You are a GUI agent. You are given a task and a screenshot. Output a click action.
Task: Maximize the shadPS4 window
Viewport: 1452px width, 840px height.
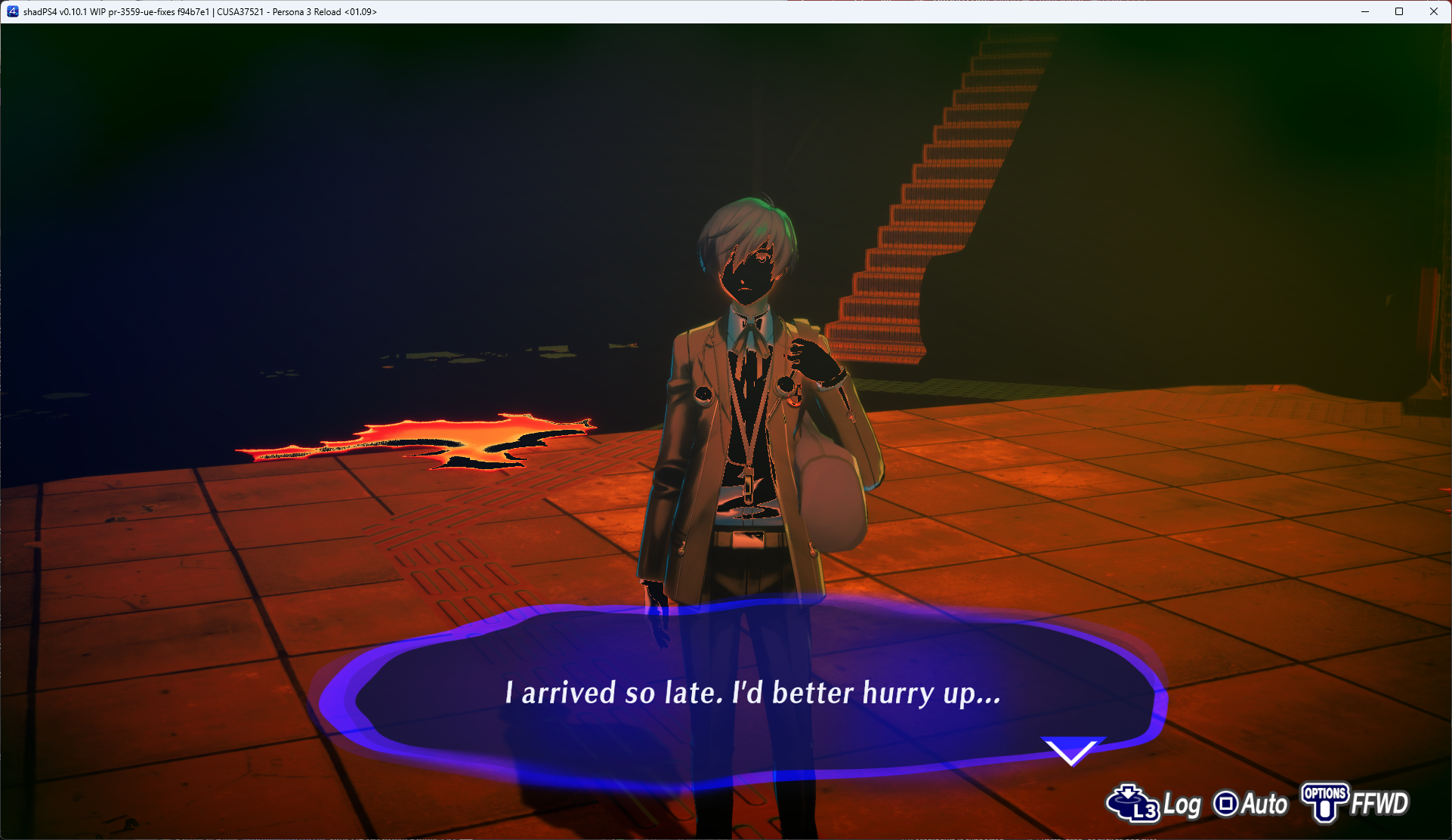coord(1399,11)
